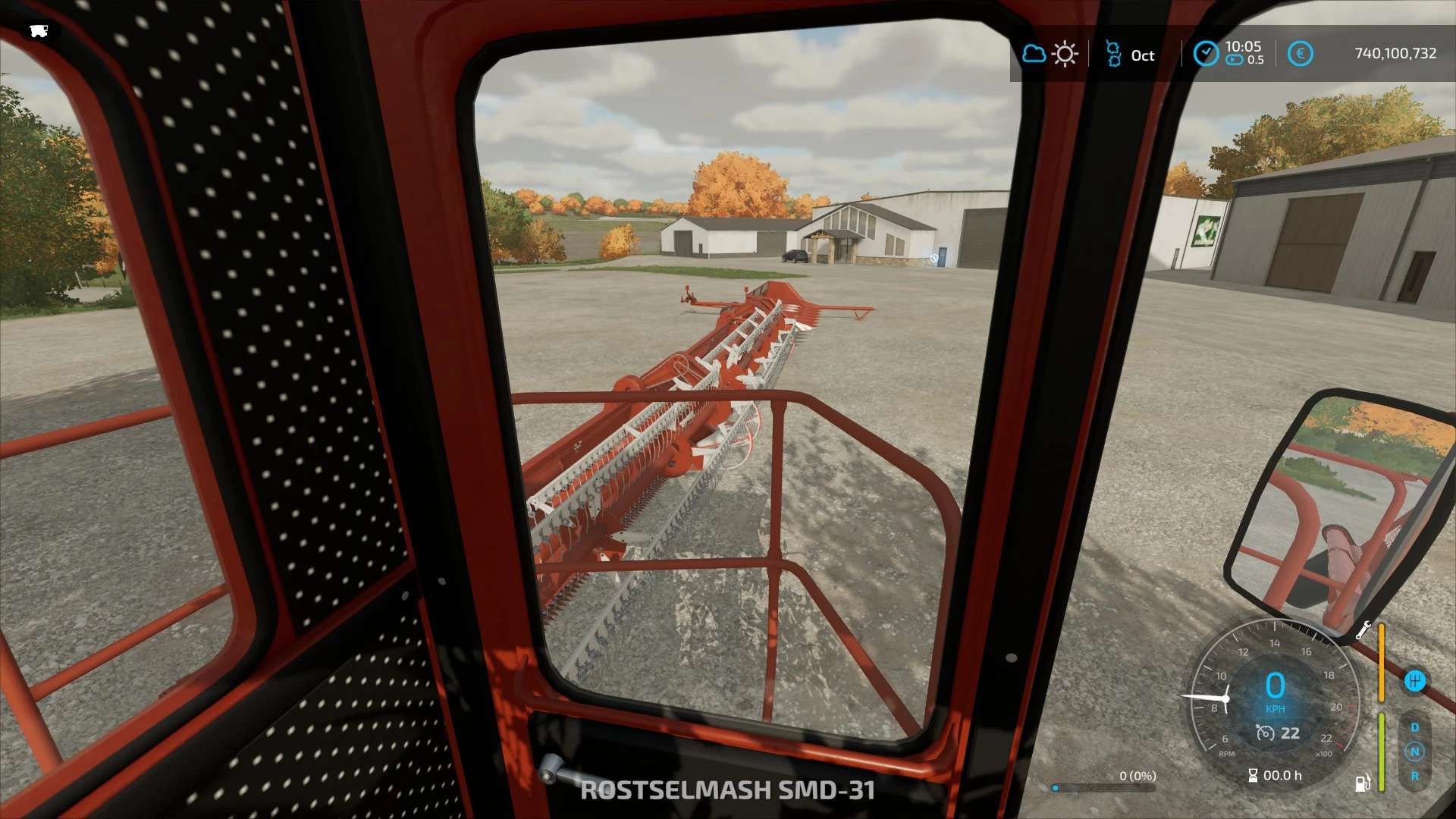Open finances via the euro coin icon
The image size is (1456, 819).
coord(1300,54)
